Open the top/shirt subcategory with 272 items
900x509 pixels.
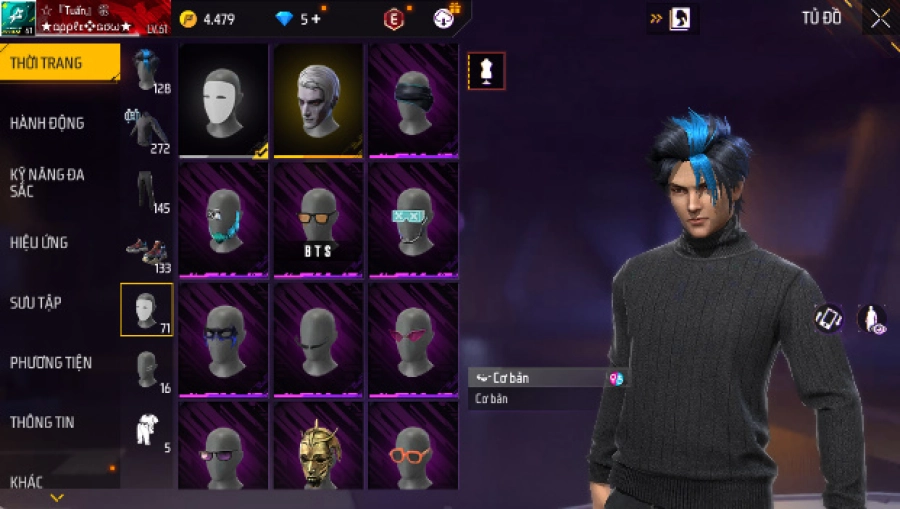146,130
